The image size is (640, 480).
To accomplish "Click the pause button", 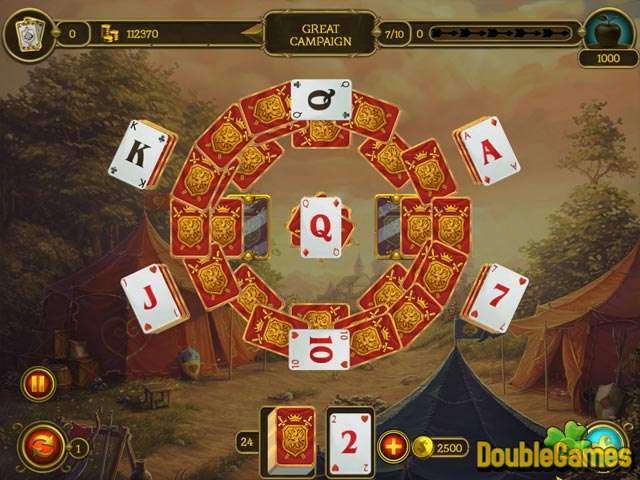I will tap(37, 384).
